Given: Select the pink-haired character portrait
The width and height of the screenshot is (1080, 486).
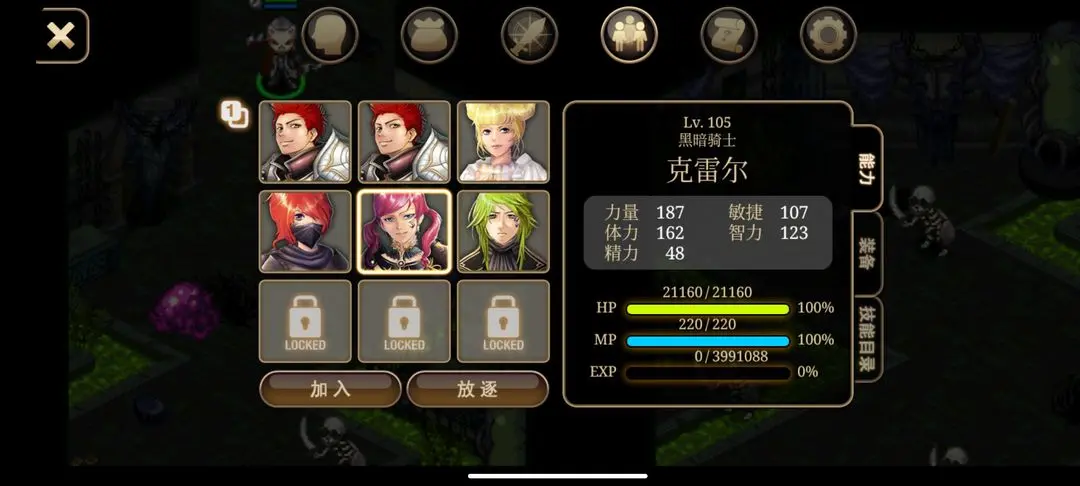Looking at the screenshot, I should pyautogui.click(x=404, y=231).
